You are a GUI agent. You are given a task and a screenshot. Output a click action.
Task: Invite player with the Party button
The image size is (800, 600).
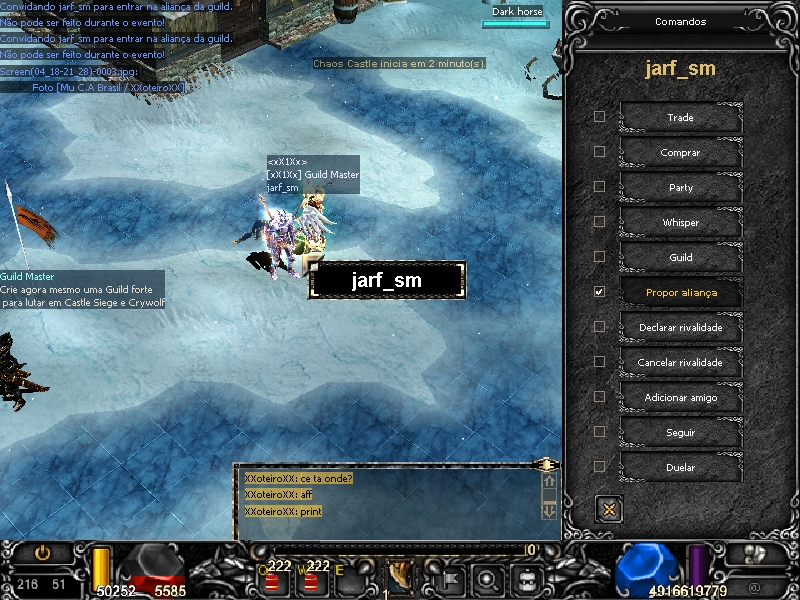pos(680,188)
